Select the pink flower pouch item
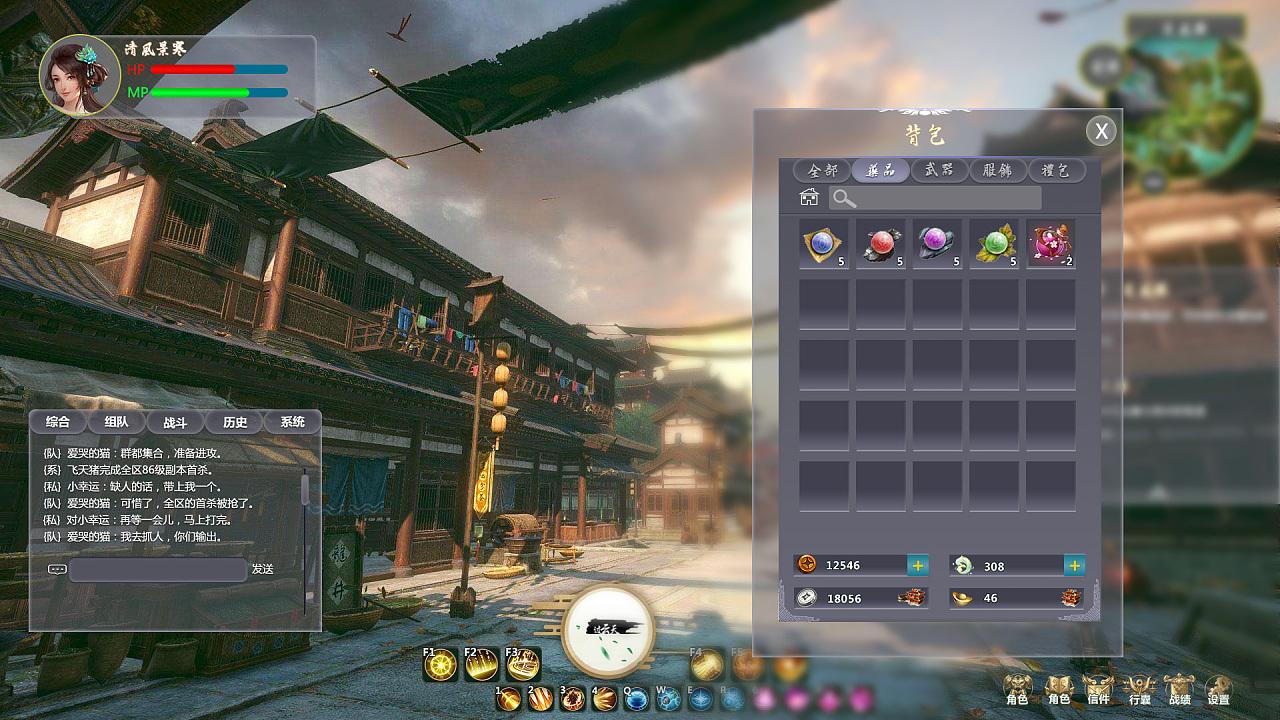Viewport: 1280px width, 720px height. pyautogui.click(x=1051, y=244)
